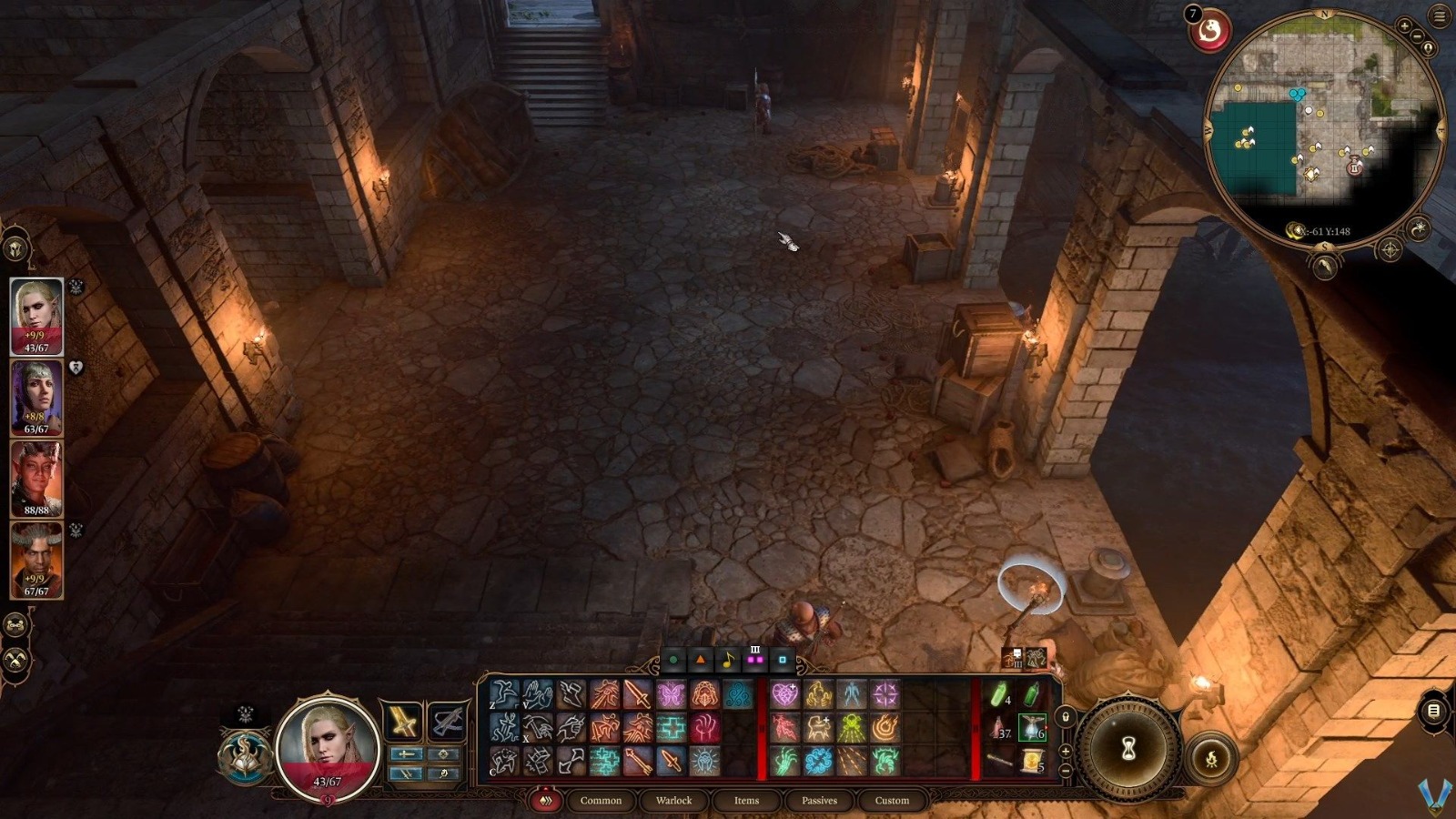Add a hotbar row with the plus control
The height and width of the screenshot is (819, 1456).
(1065, 752)
